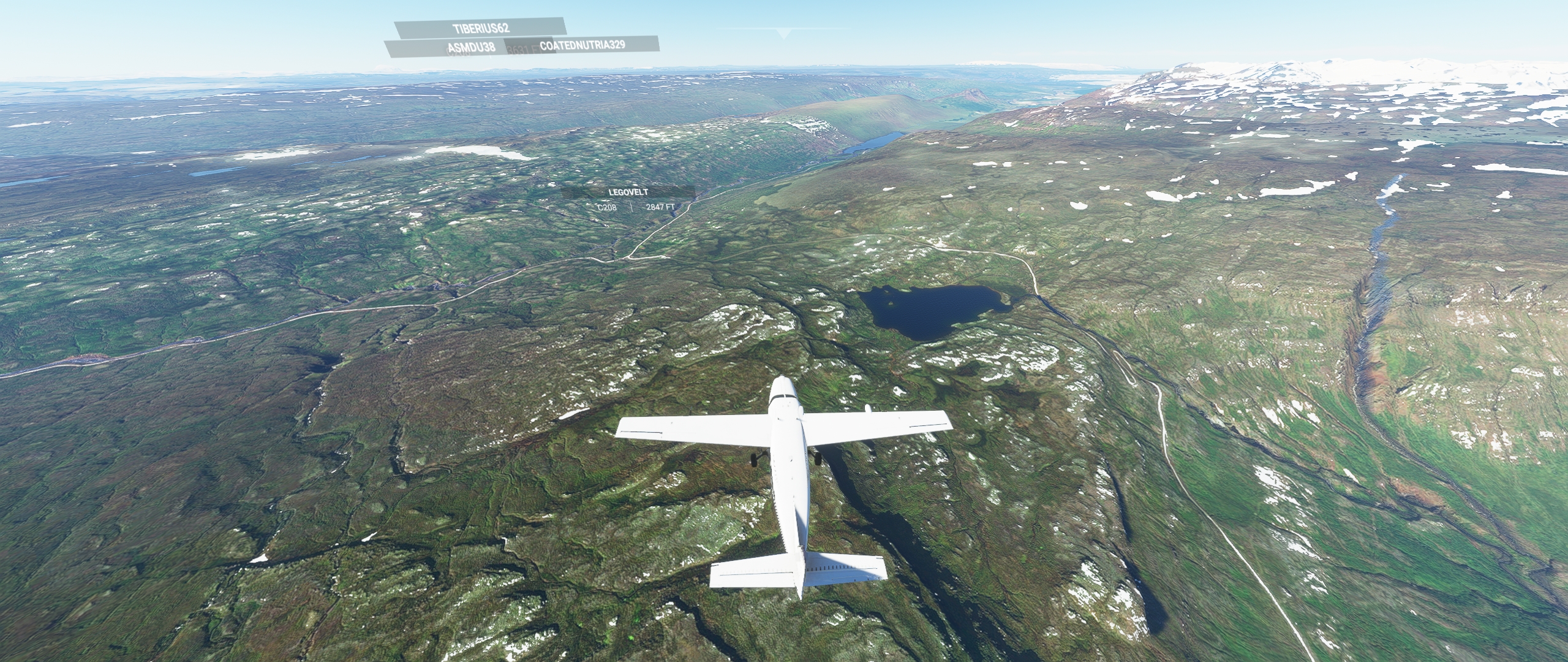Click the COATEDNUTRIA329 player nameplate
Screen dimensions: 1568x662
pos(582,45)
